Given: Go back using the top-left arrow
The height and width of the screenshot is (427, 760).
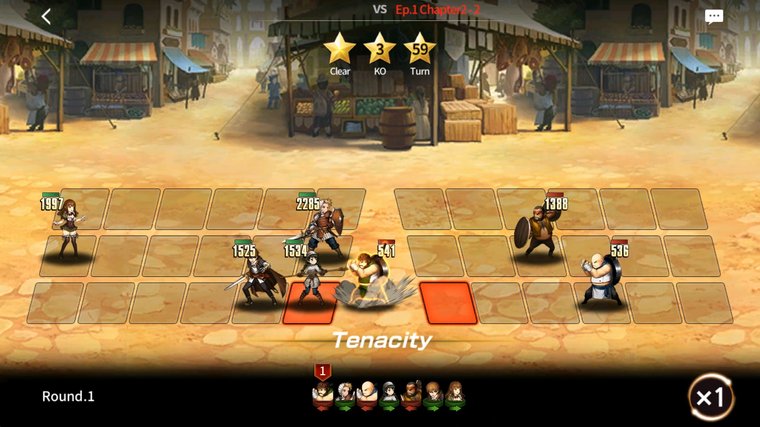Looking at the screenshot, I should coord(47,16).
